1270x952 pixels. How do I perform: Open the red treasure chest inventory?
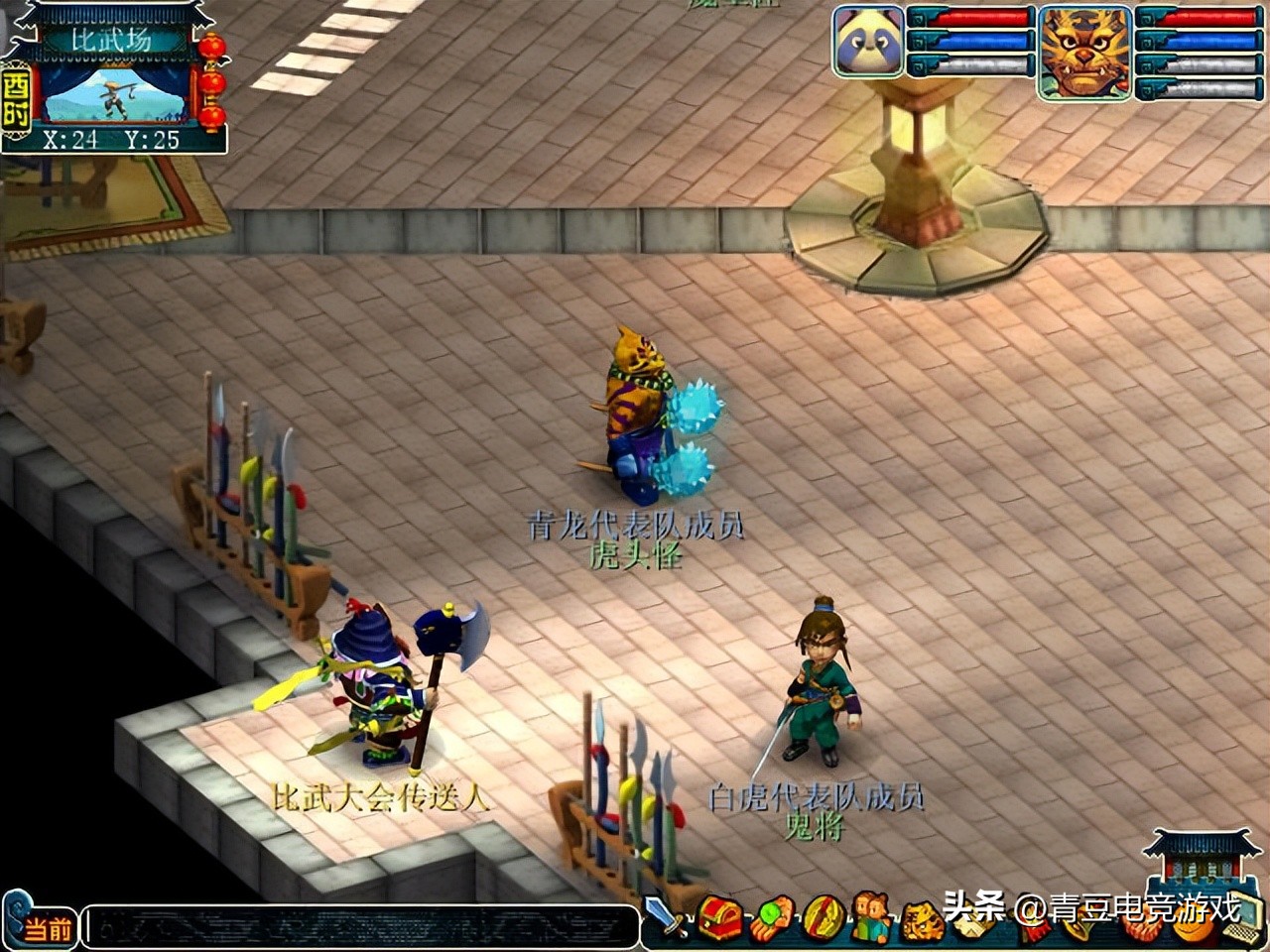(720, 919)
